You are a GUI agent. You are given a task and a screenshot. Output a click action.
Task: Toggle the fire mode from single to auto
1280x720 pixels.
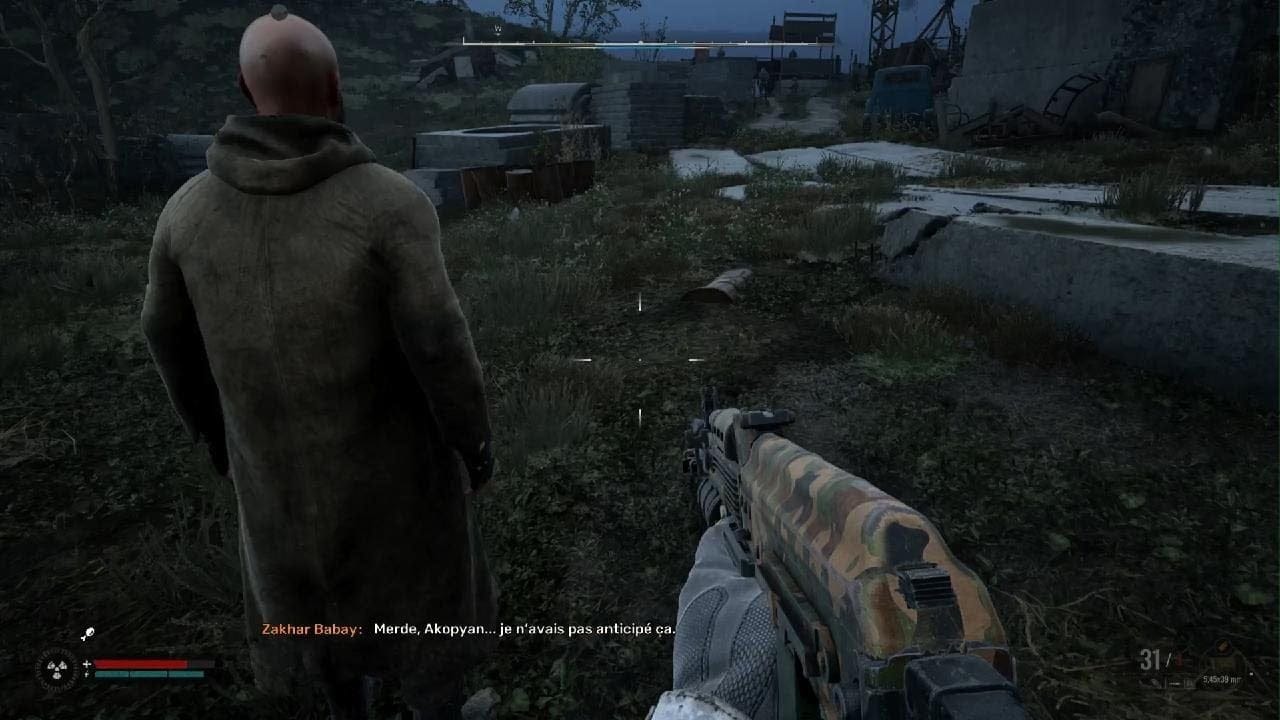point(1176,683)
